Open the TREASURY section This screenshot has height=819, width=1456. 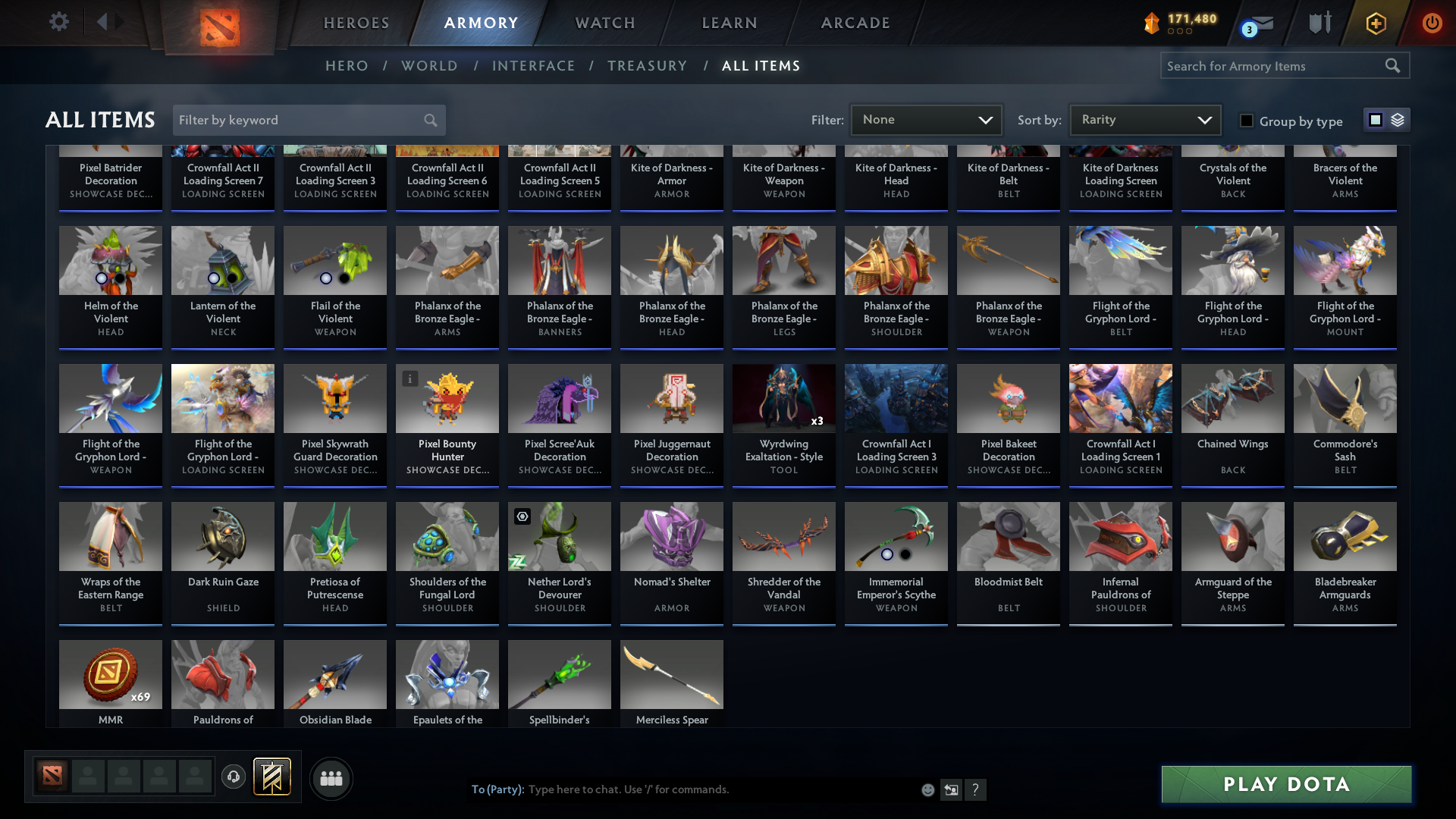tap(647, 66)
